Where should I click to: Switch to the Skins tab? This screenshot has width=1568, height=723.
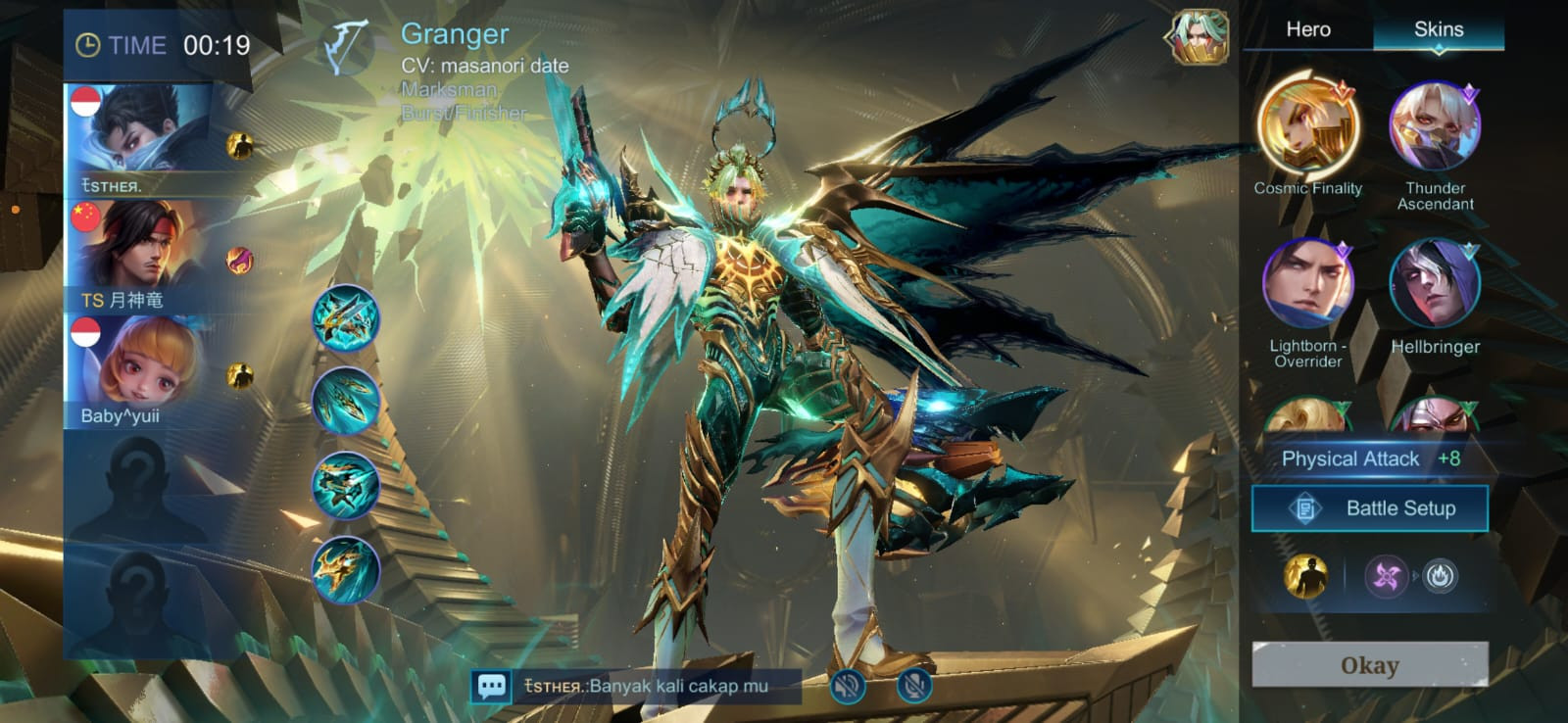pyautogui.click(x=1438, y=29)
